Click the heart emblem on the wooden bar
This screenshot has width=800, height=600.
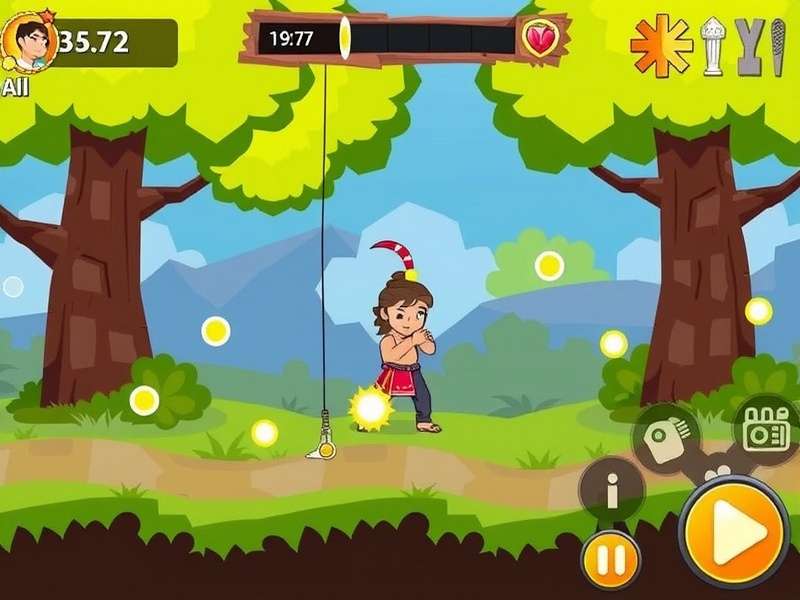click(x=539, y=40)
